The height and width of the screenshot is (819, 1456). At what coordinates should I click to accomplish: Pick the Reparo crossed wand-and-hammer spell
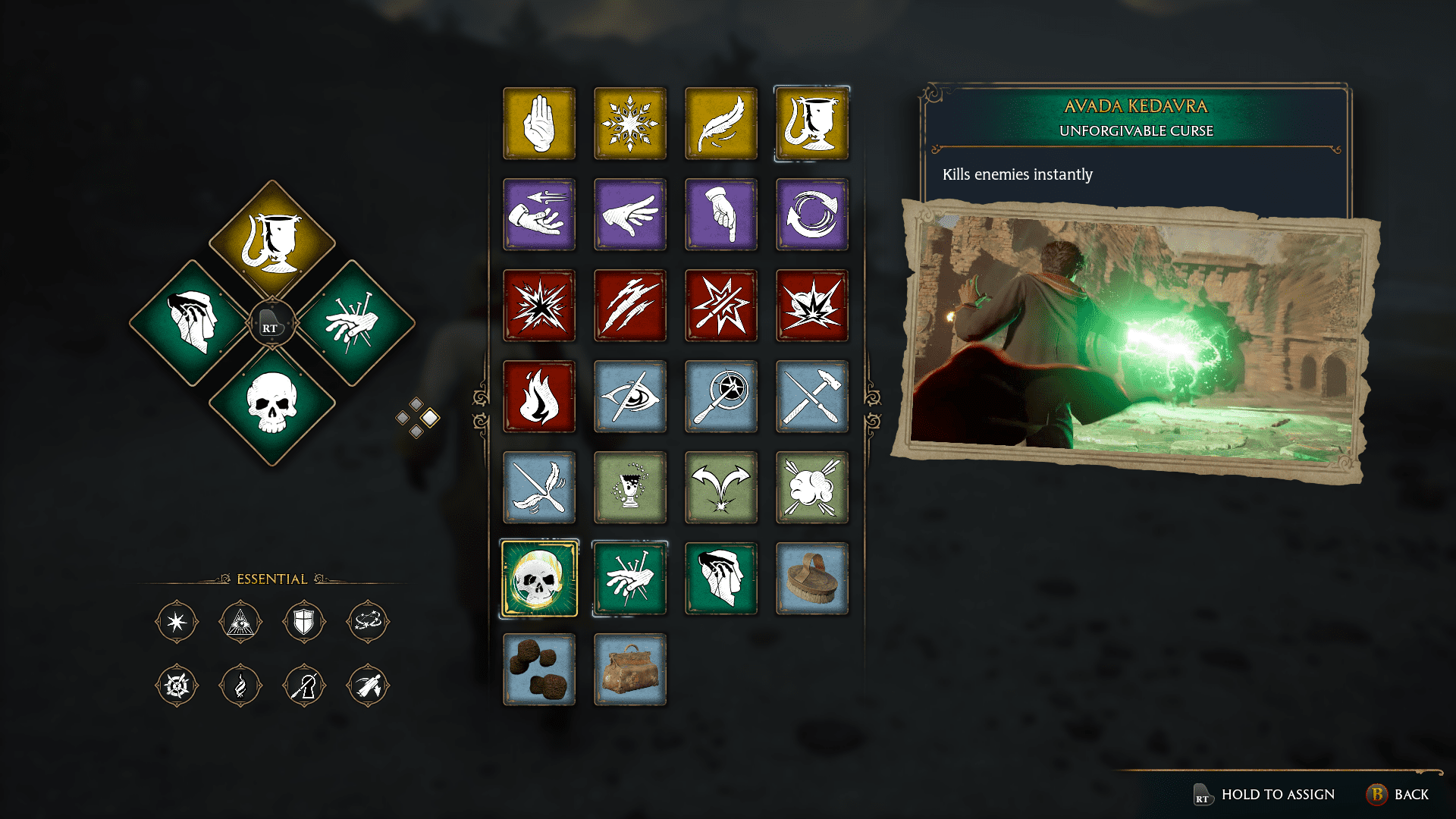pyautogui.click(x=812, y=397)
